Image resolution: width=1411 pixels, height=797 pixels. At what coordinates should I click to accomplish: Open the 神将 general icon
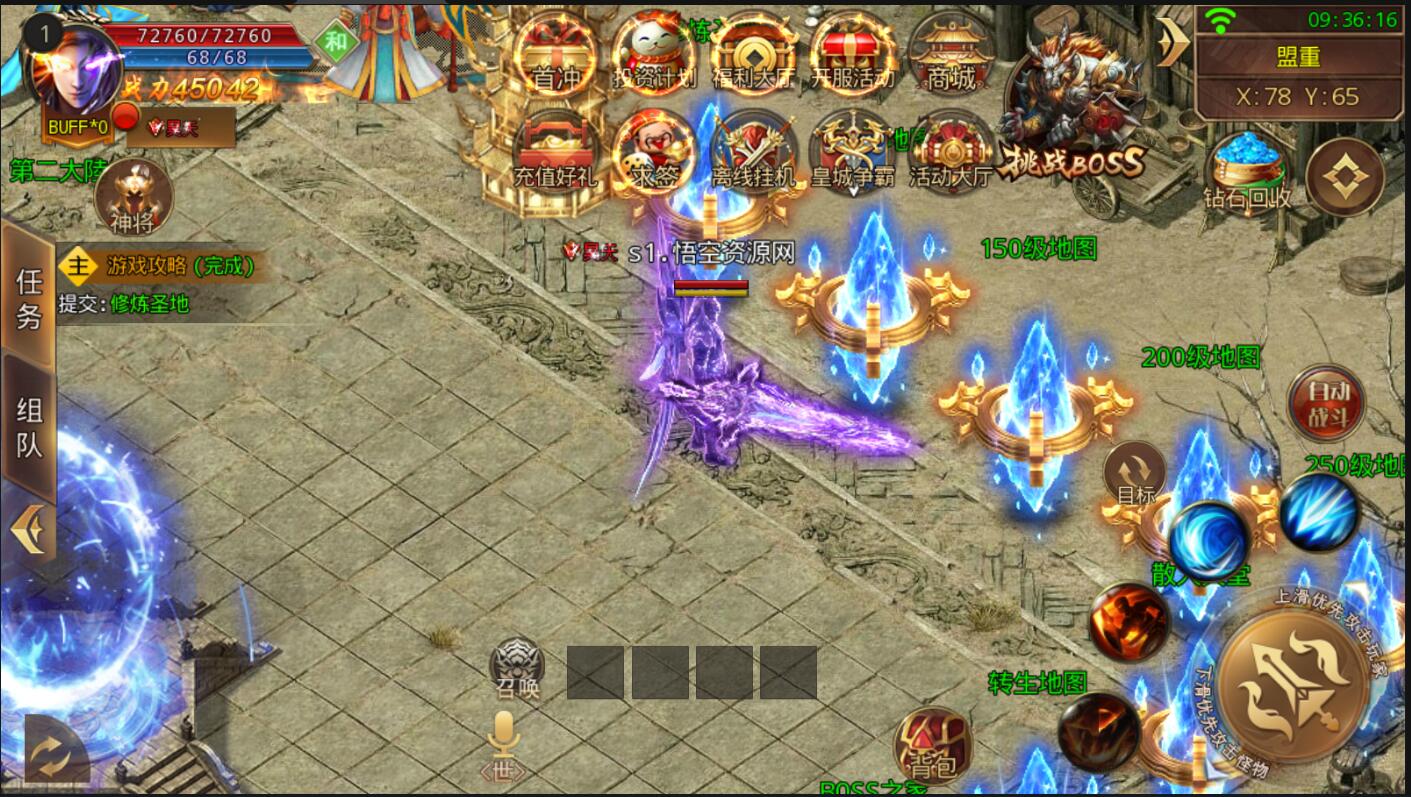point(133,197)
